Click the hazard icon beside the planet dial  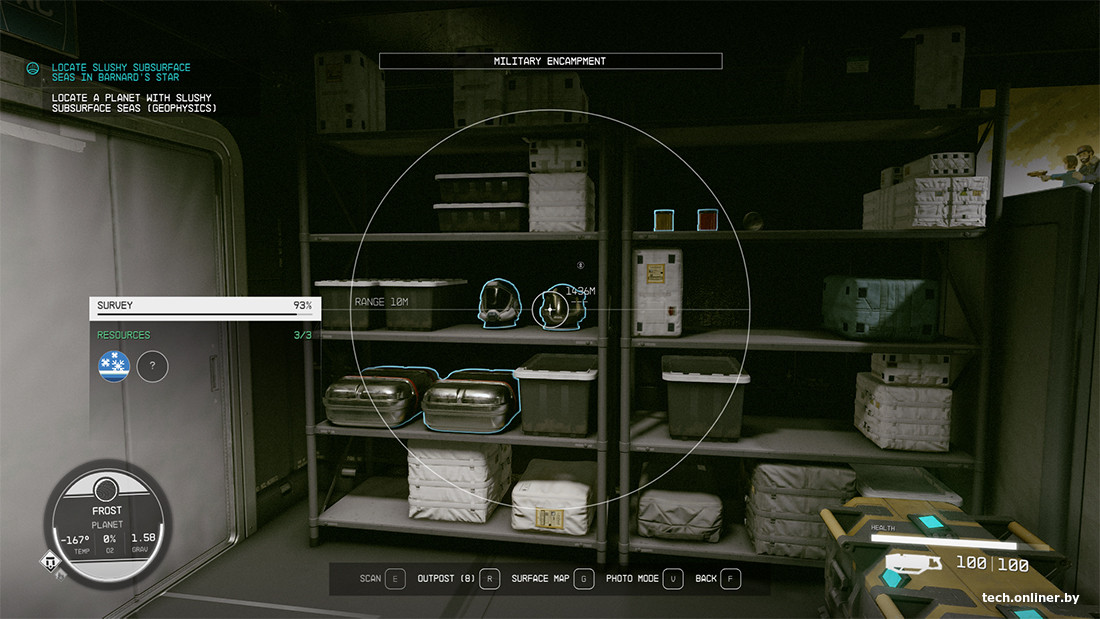[x=49, y=562]
